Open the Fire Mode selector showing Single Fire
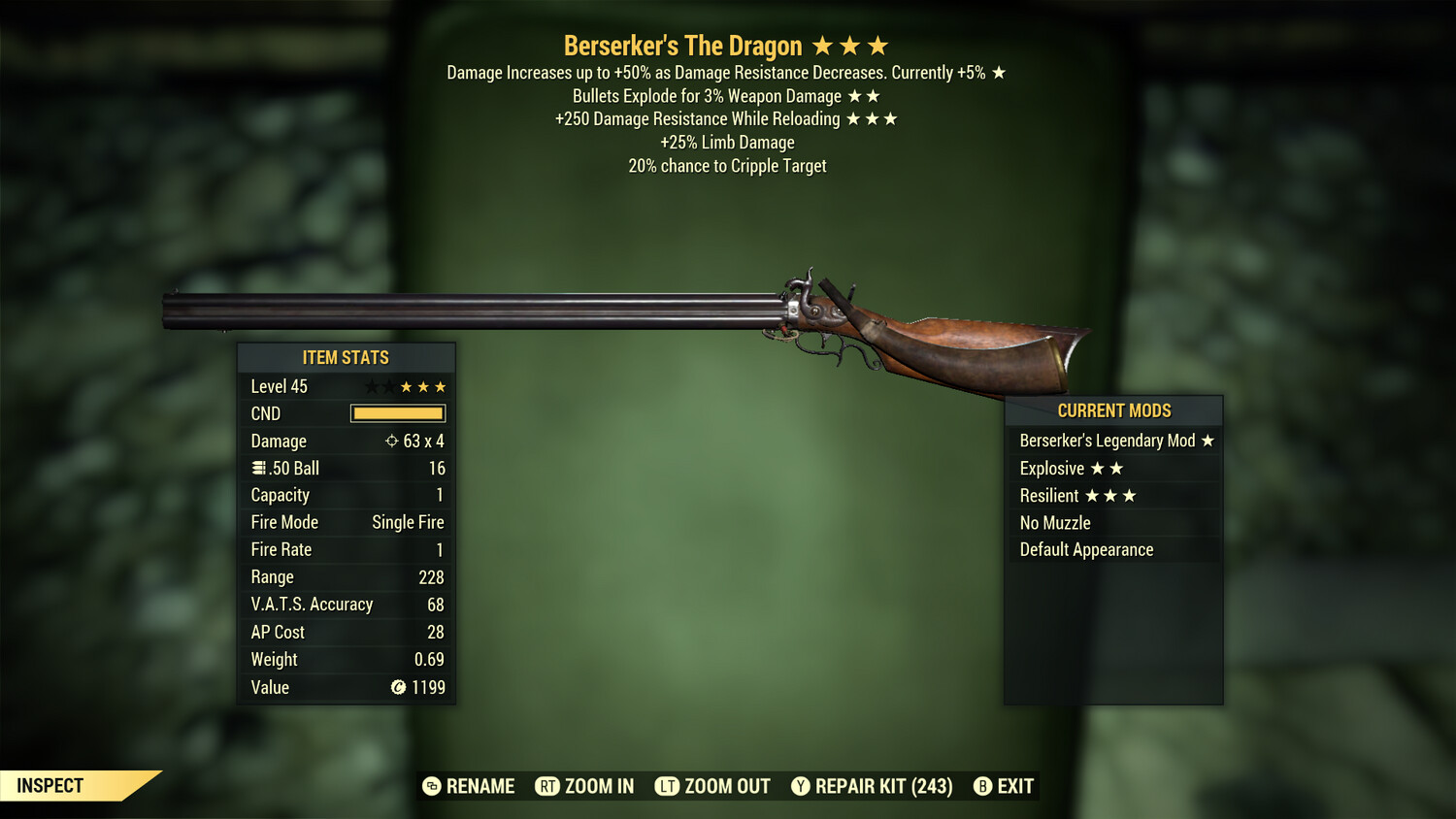 (407, 521)
